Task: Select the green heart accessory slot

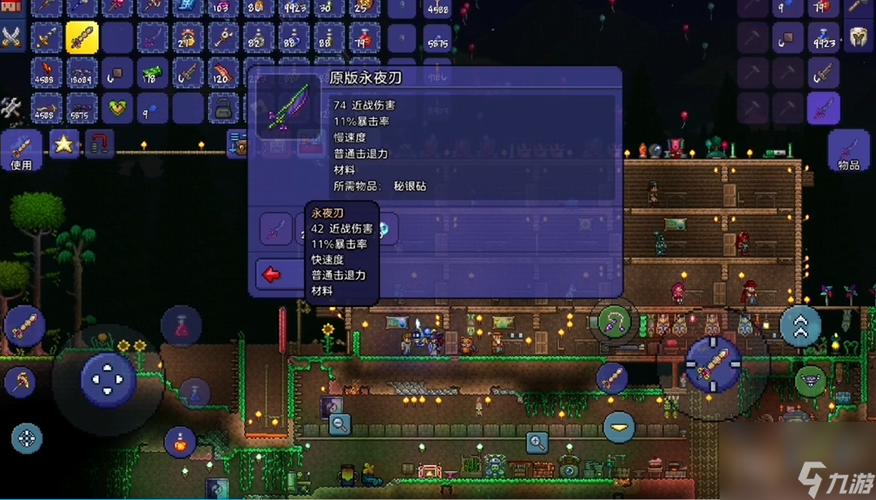Action: tap(118, 106)
